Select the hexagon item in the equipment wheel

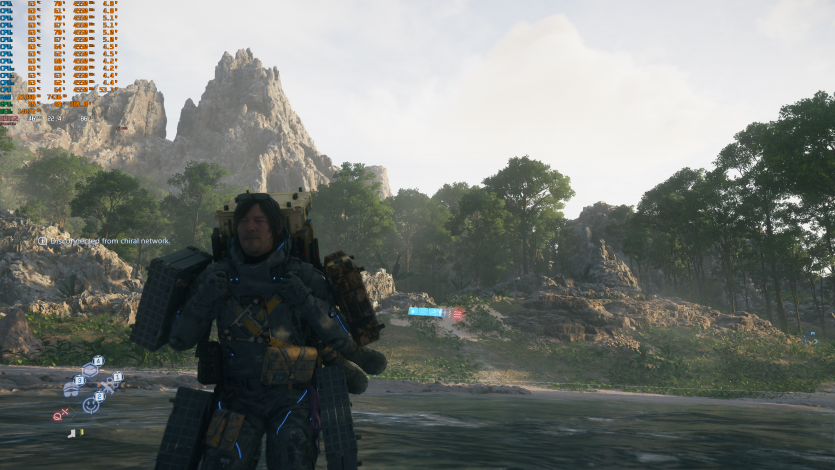click(x=89, y=370)
